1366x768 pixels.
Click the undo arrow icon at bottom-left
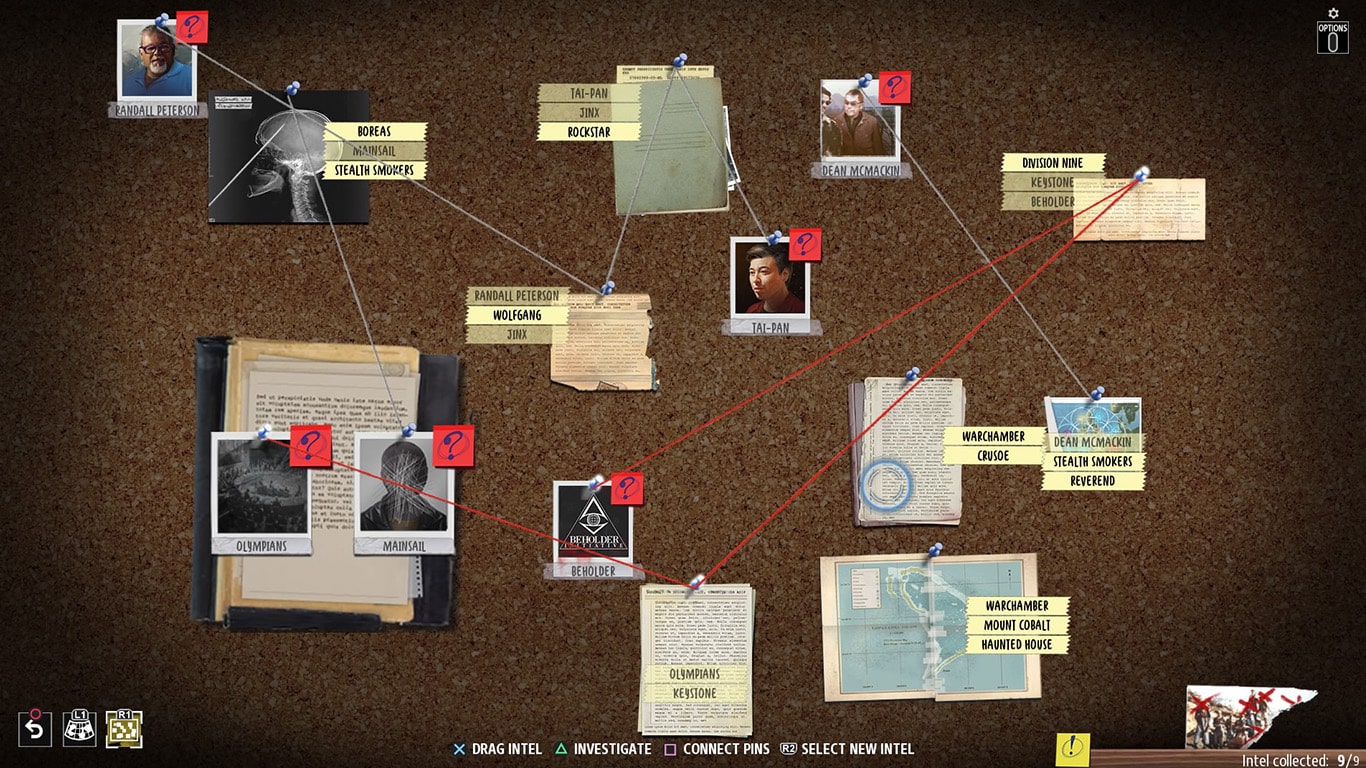coord(37,729)
